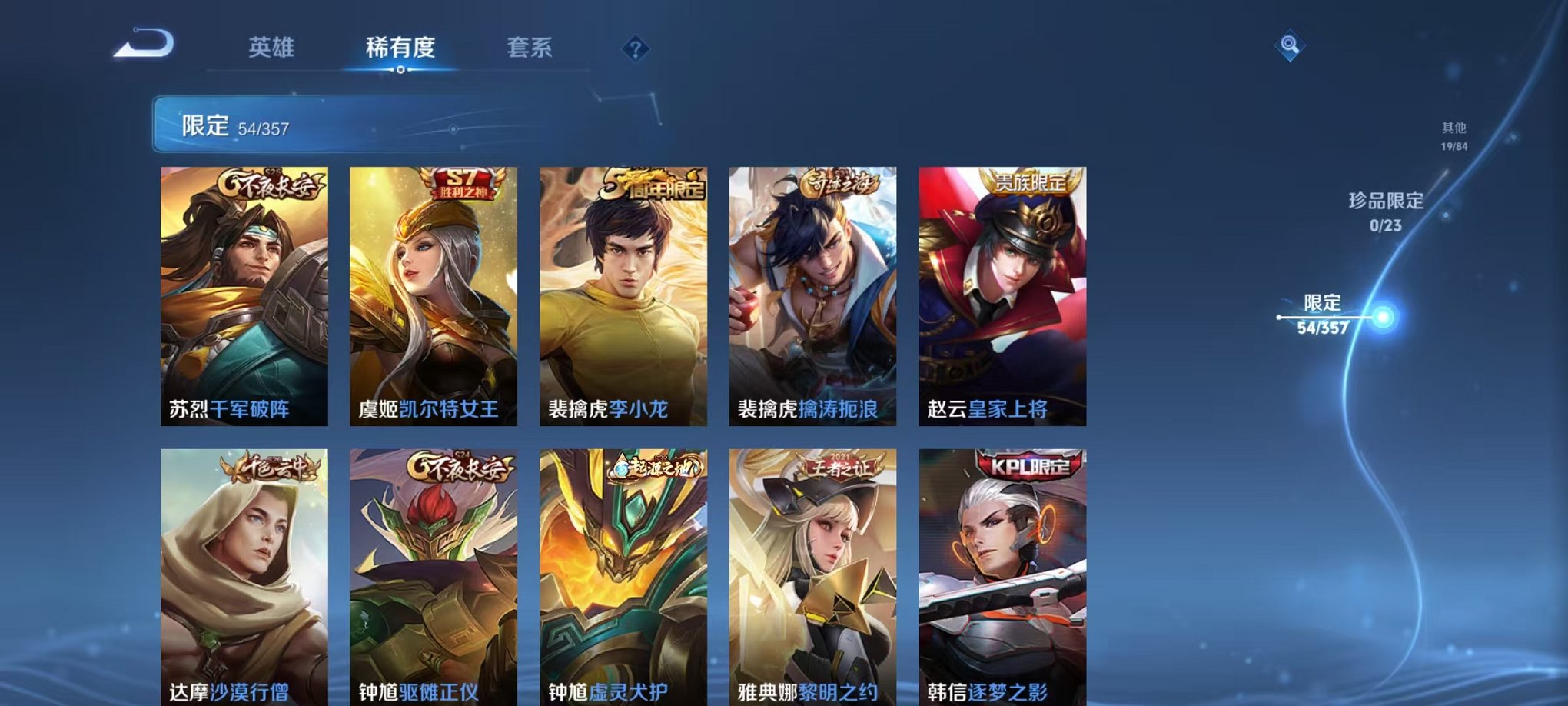Click the 稀有度 tab label
The width and height of the screenshot is (1568, 706).
click(399, 45)
